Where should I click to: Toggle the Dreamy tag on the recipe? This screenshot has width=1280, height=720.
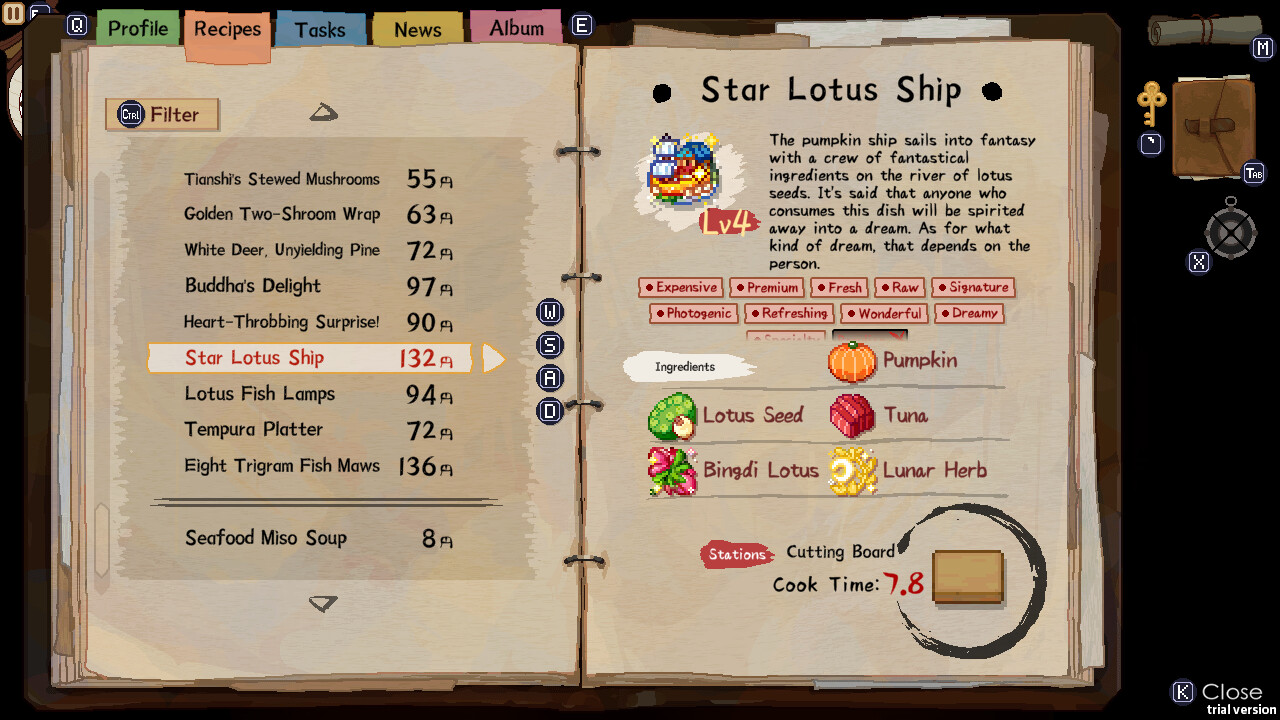(x=968, y=313)
